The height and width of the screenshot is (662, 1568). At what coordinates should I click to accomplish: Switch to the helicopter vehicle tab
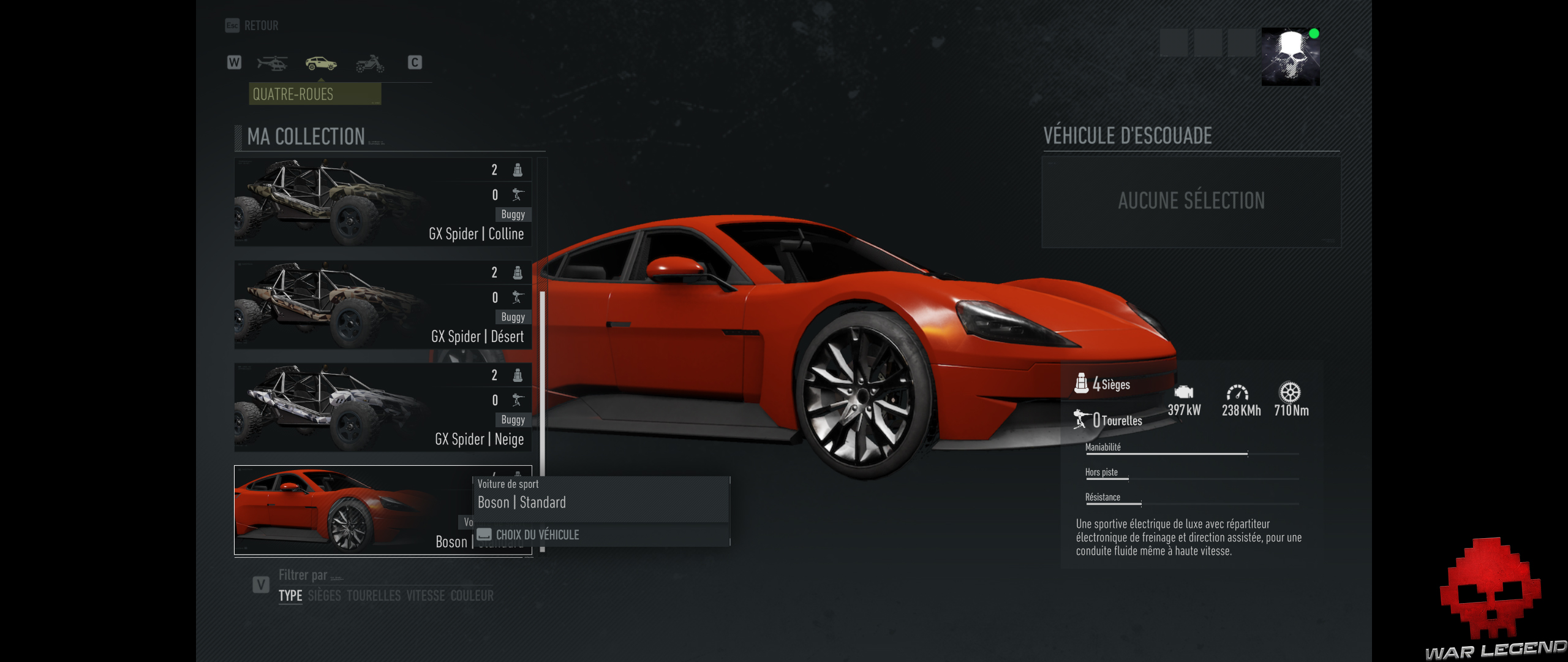pyautogui.click(x=272, y=63)
